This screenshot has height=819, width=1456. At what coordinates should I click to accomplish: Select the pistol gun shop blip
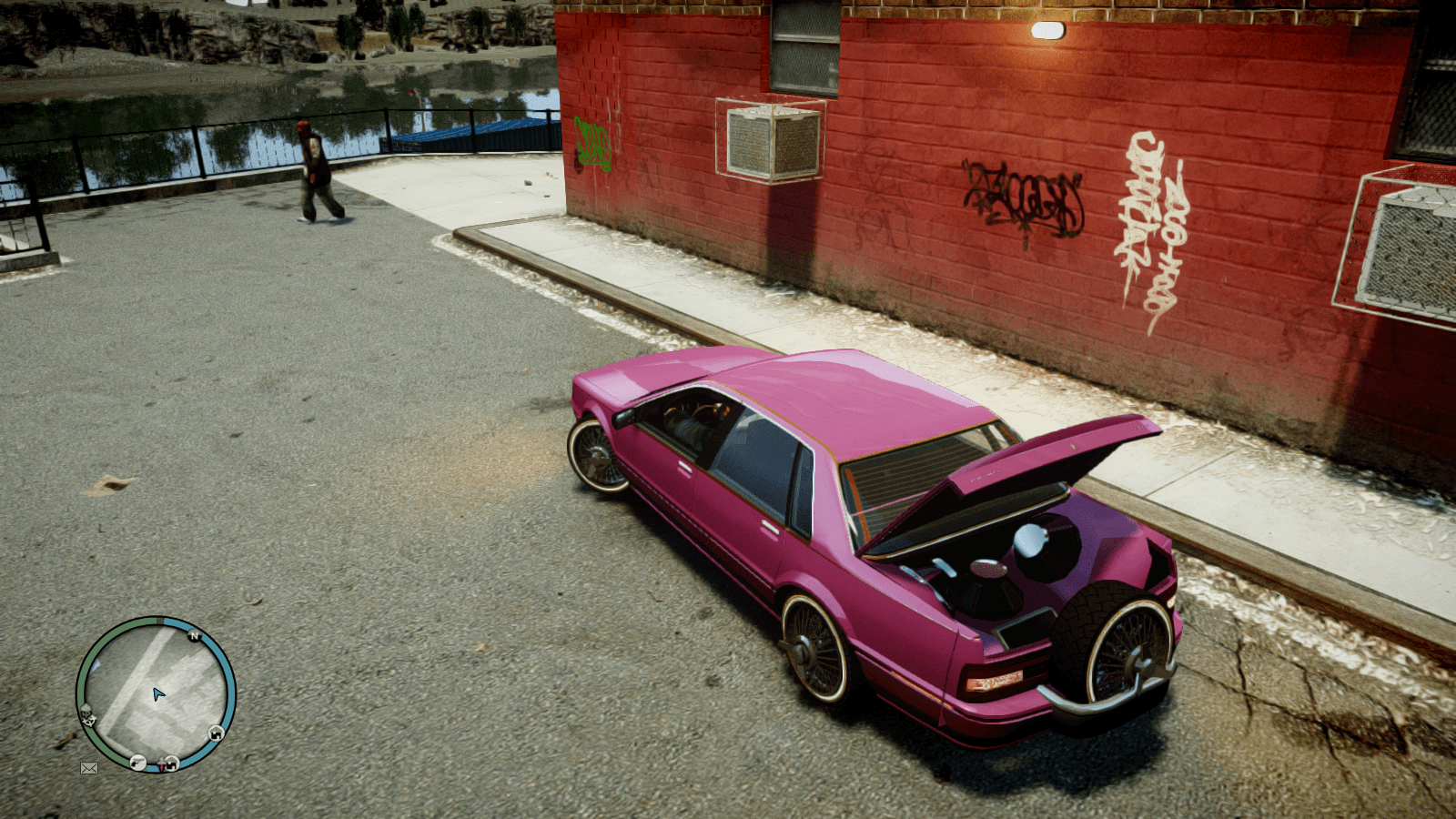(x=137, y=762)
